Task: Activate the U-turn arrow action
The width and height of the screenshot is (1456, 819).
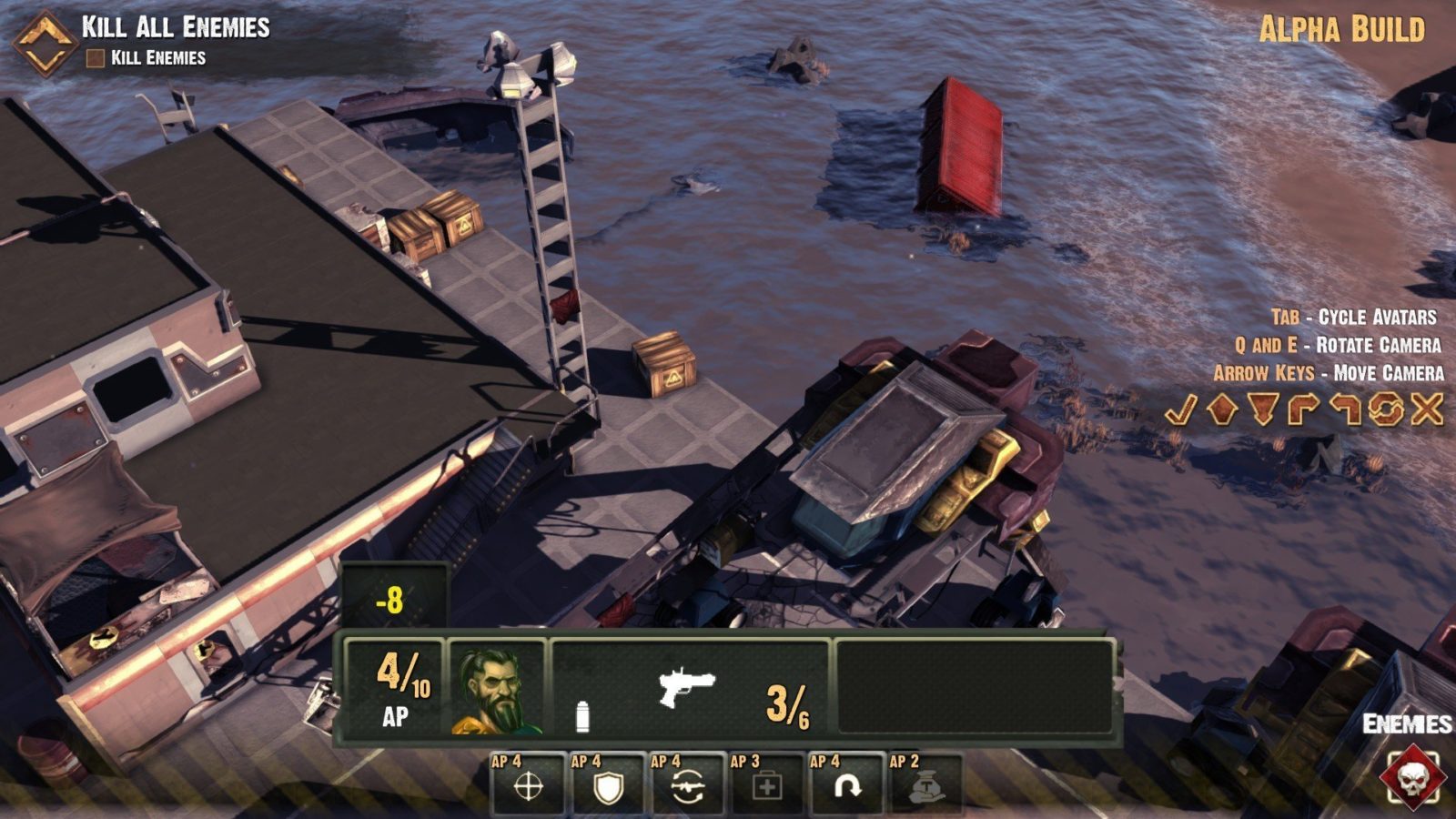Action: [x=847, y=785]
